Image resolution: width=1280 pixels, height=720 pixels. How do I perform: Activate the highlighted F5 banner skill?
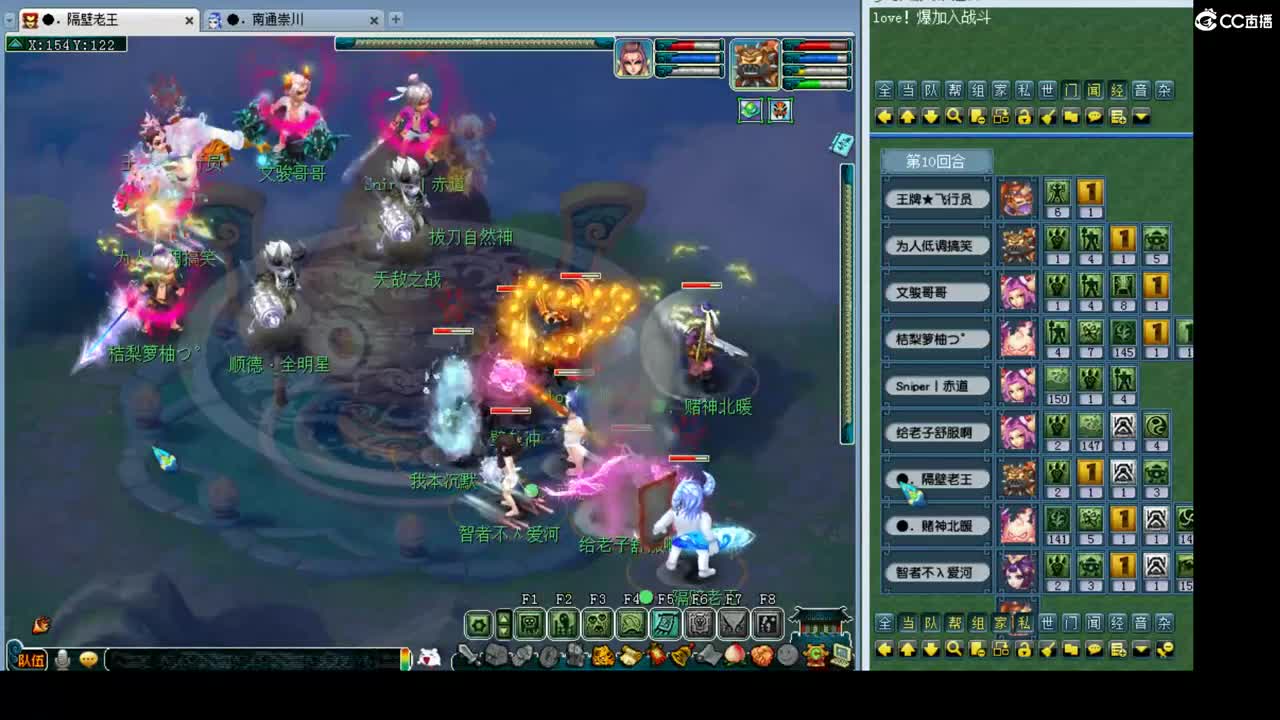click(664, 622)
